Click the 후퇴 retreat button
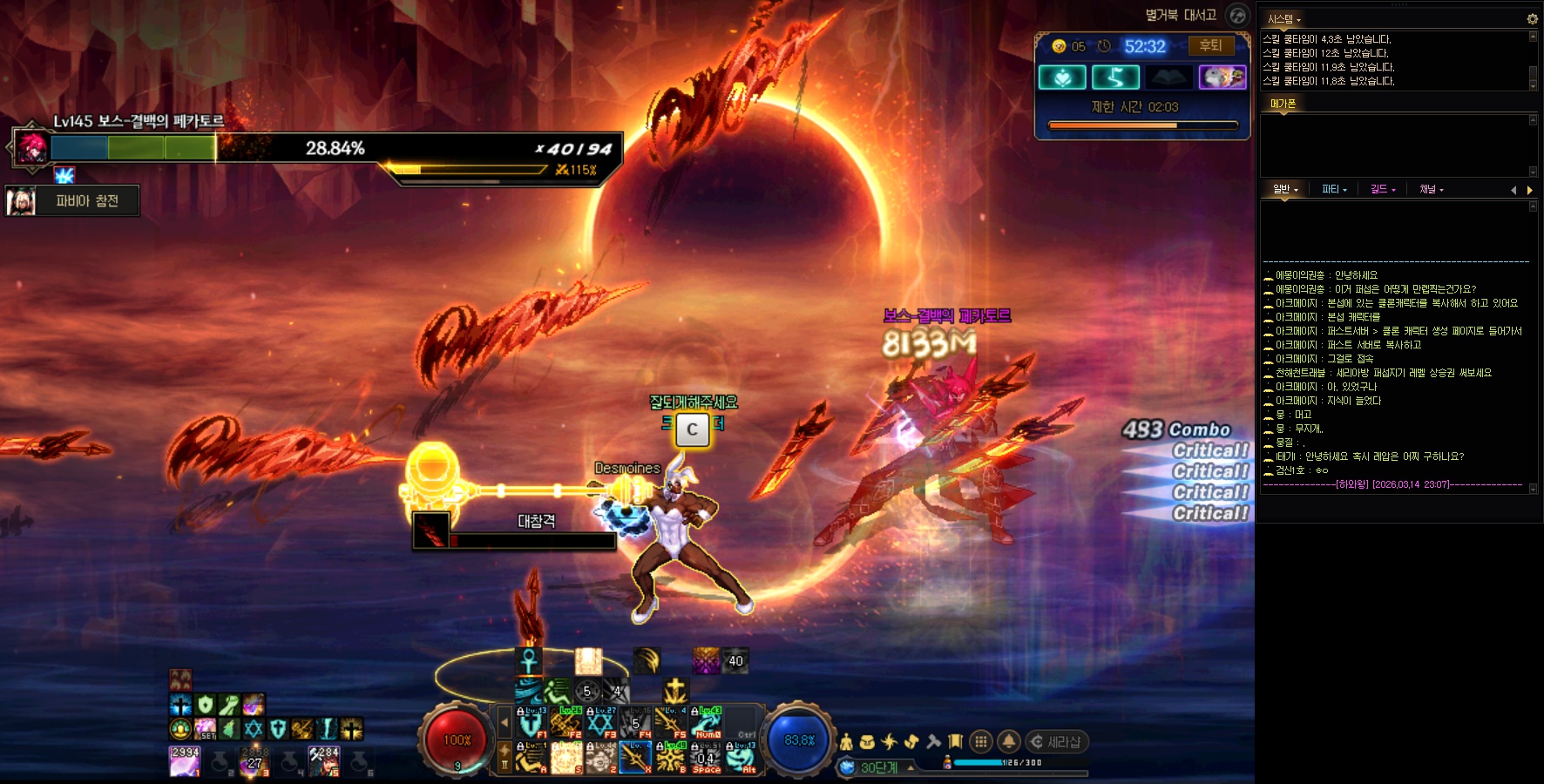The image size is (1544, 784). (1210, 46)
